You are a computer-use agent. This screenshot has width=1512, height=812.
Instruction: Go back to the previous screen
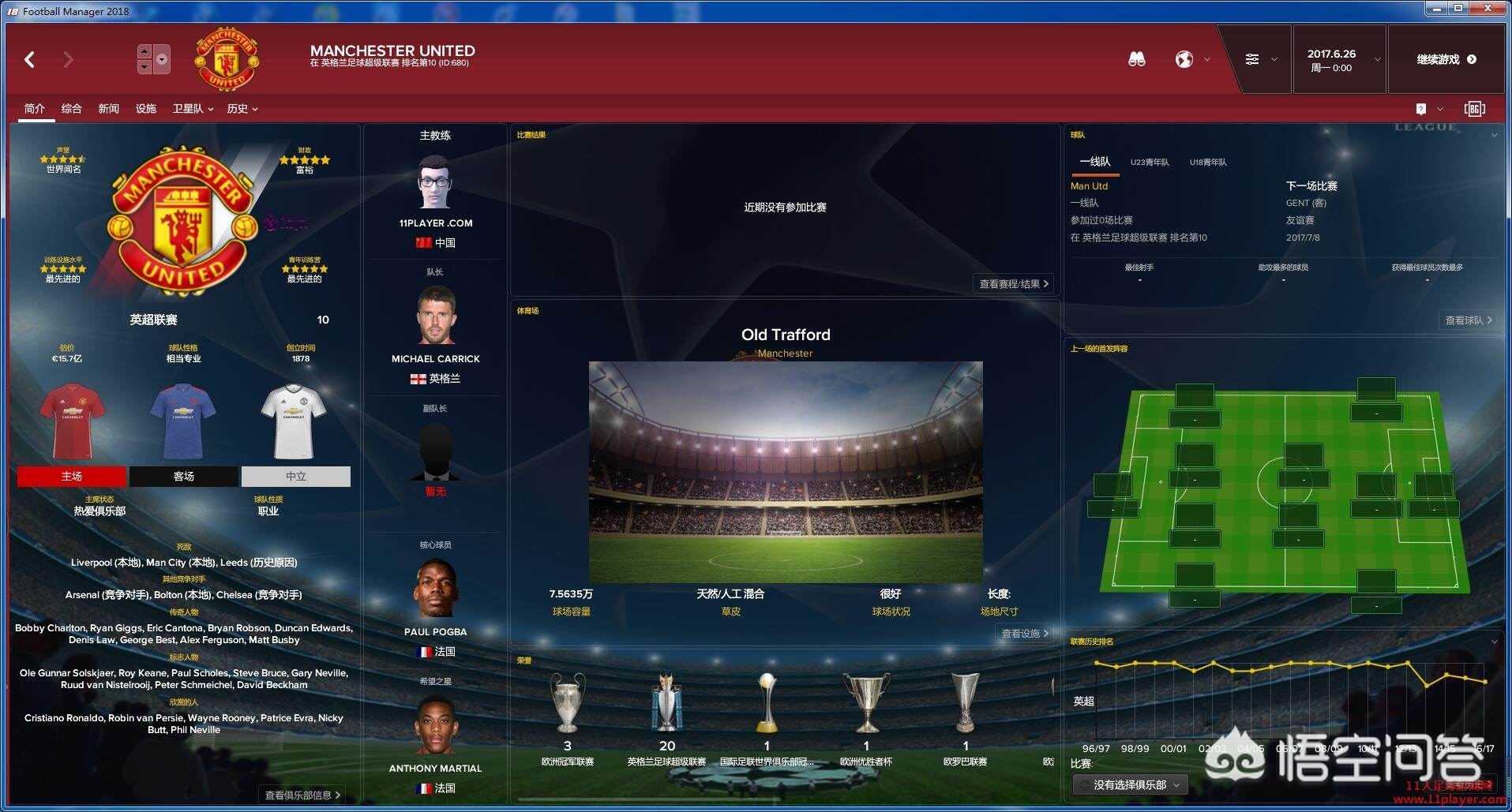30,59
